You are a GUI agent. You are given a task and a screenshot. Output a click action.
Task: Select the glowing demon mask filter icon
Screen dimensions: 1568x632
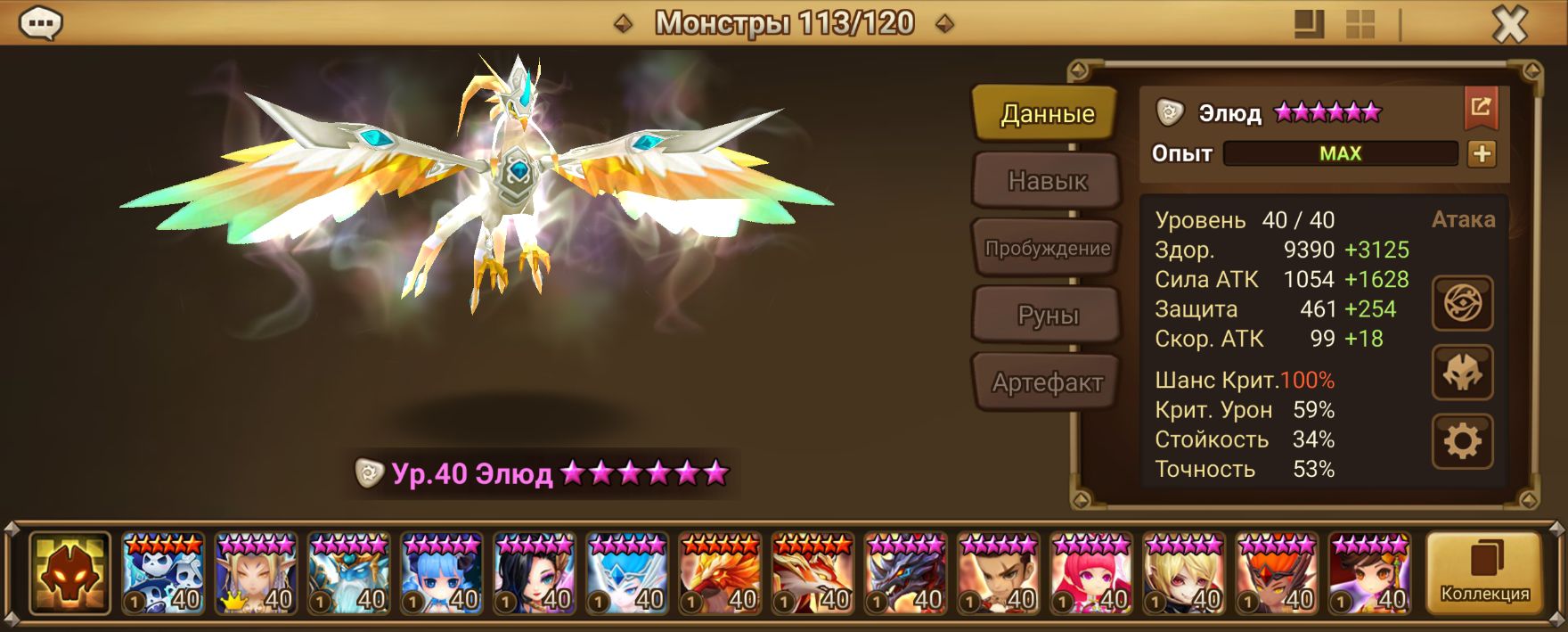[69, 573]
